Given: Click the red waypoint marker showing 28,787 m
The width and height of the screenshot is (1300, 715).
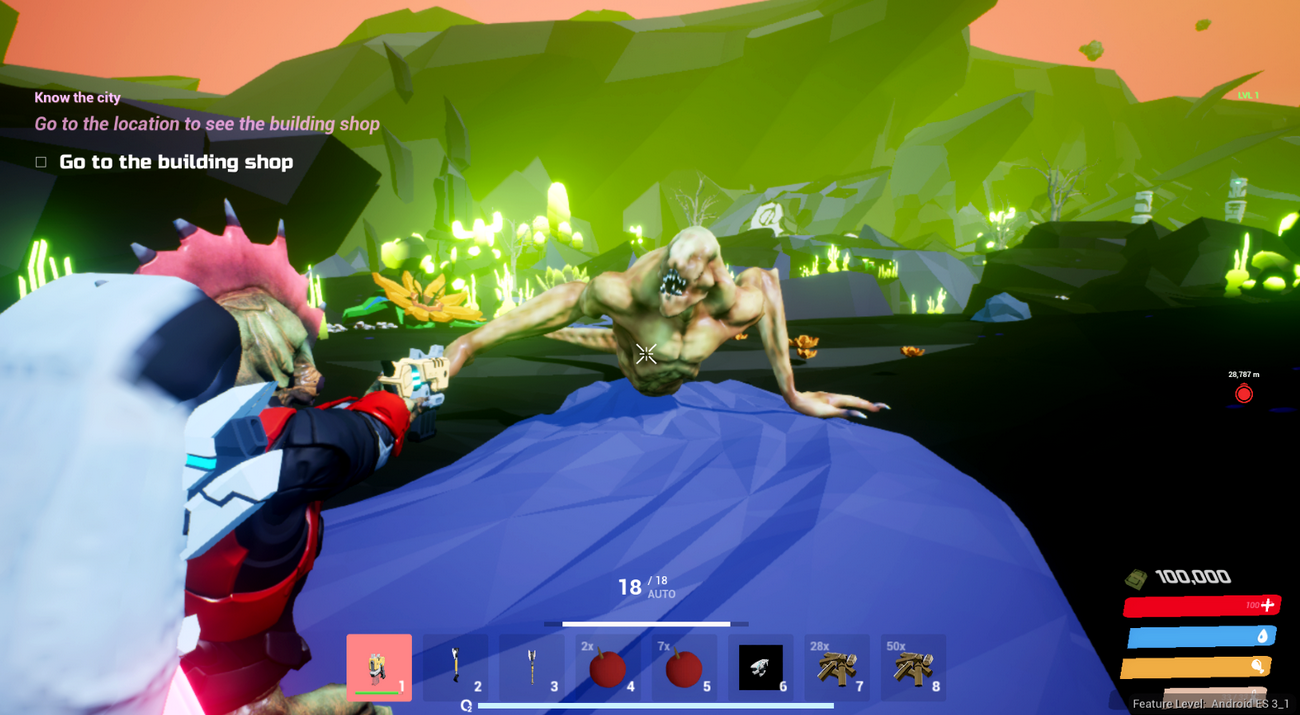Looking at the screenshot, I should (x=1244, y=394).
